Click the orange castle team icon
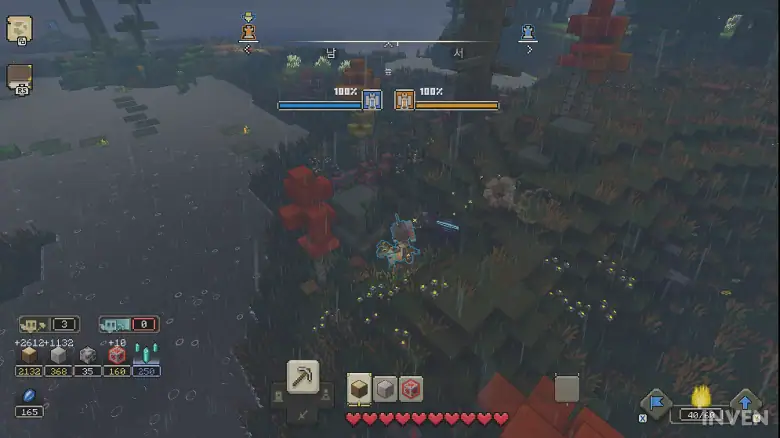 (404, 100)
